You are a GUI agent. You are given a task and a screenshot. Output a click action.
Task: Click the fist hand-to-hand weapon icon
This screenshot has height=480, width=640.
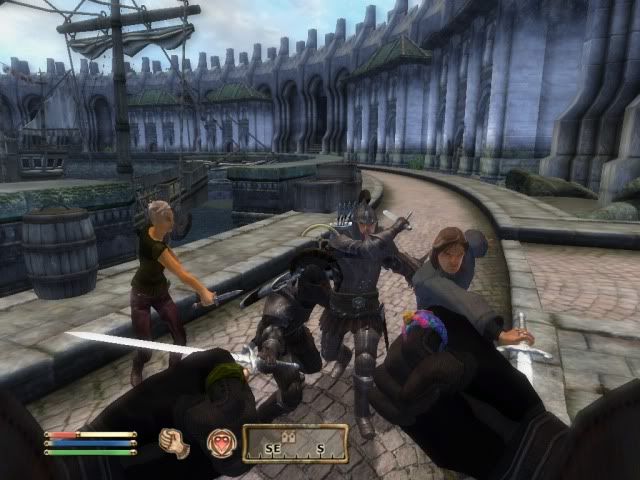(177, 442)
